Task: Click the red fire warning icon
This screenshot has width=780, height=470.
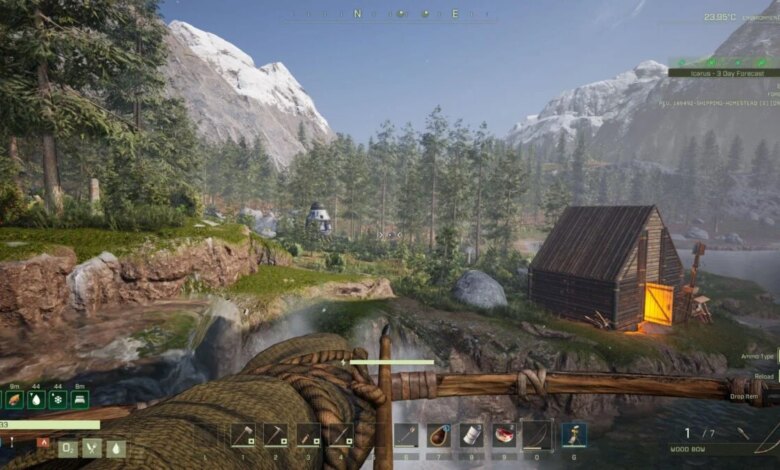Action: pos(42,441)
